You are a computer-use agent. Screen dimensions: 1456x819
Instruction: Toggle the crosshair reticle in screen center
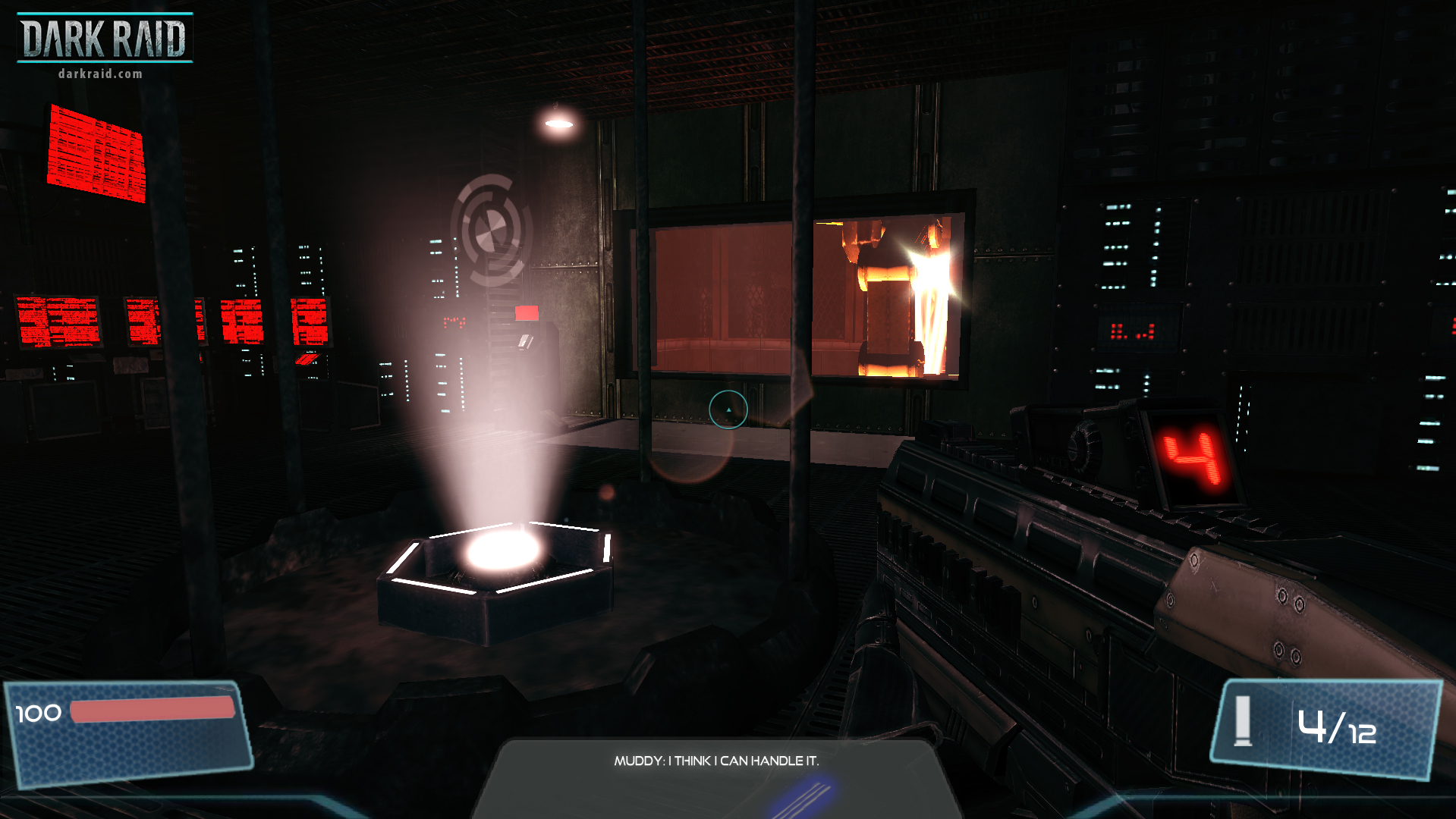[x=728, y=409]
